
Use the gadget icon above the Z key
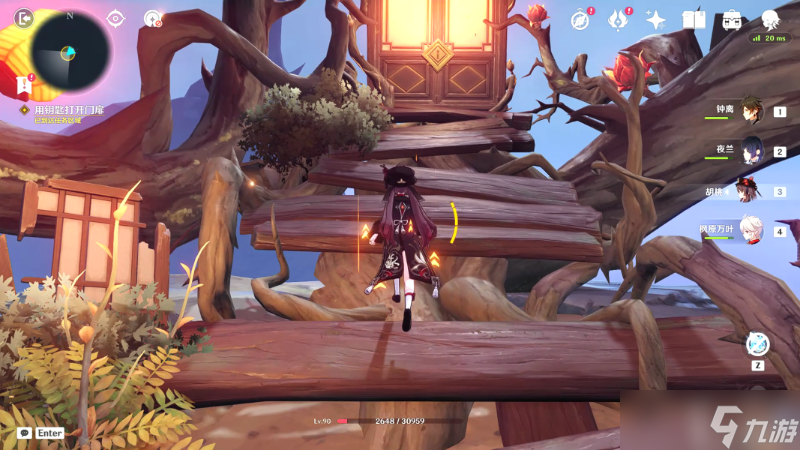click(x=757, y=343)
